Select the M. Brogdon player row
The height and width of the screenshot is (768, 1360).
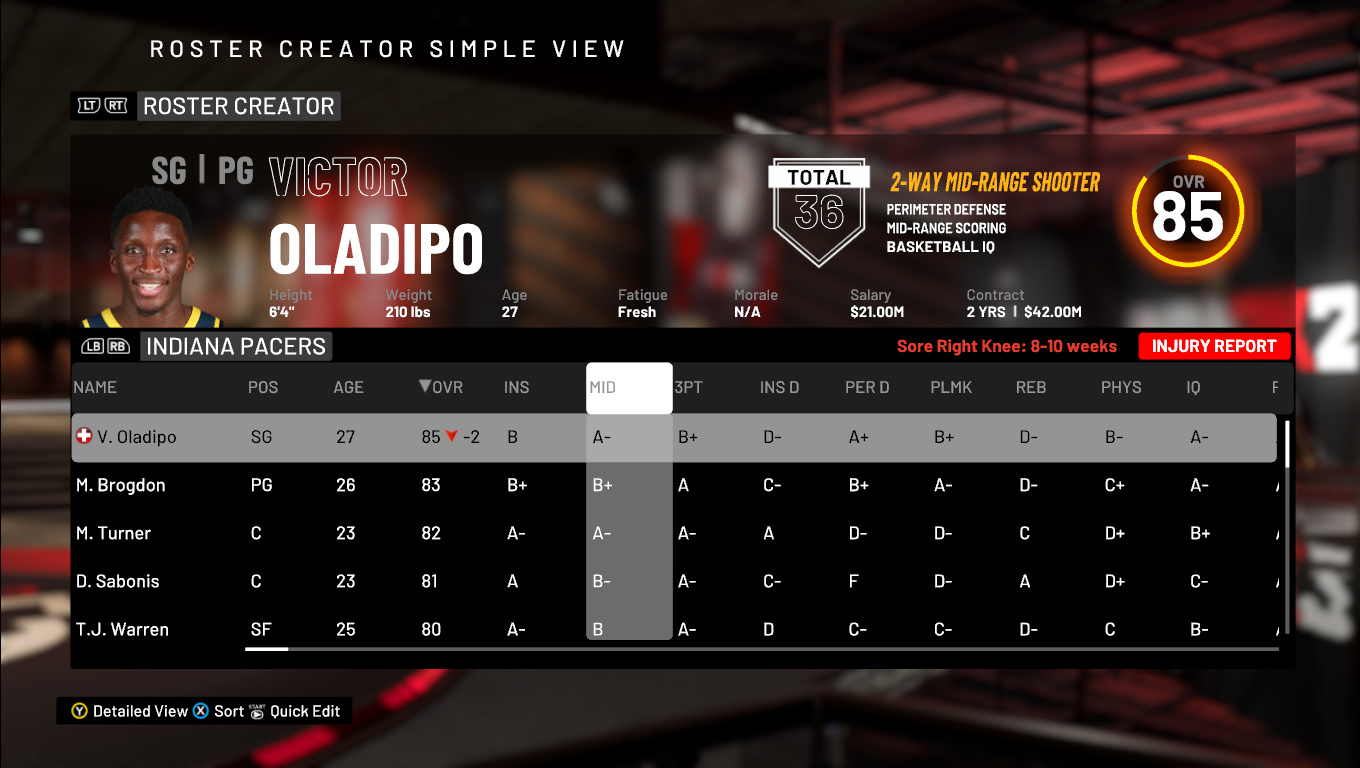click(300, 485)
